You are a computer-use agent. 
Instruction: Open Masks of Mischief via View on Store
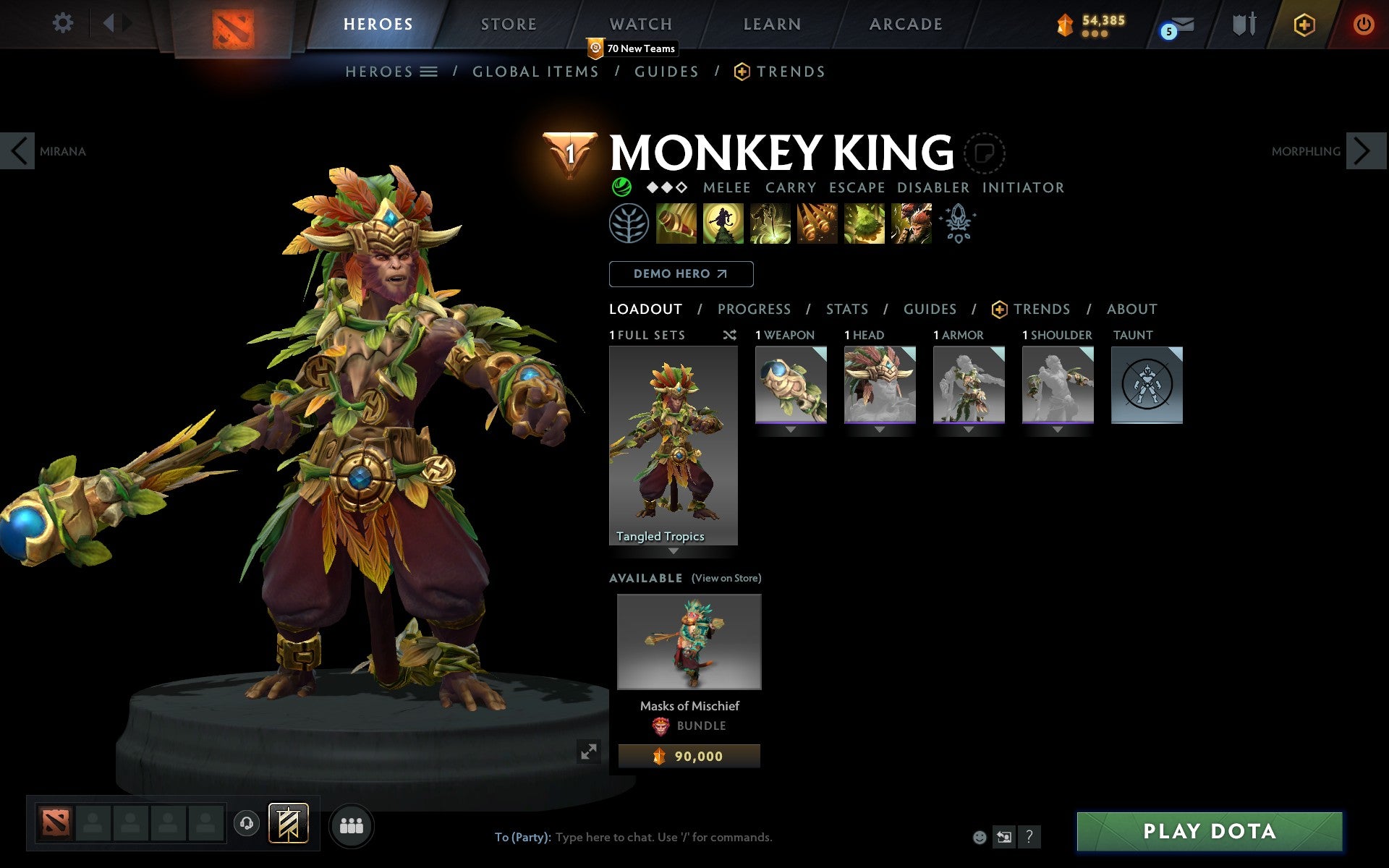pos(726,578)
